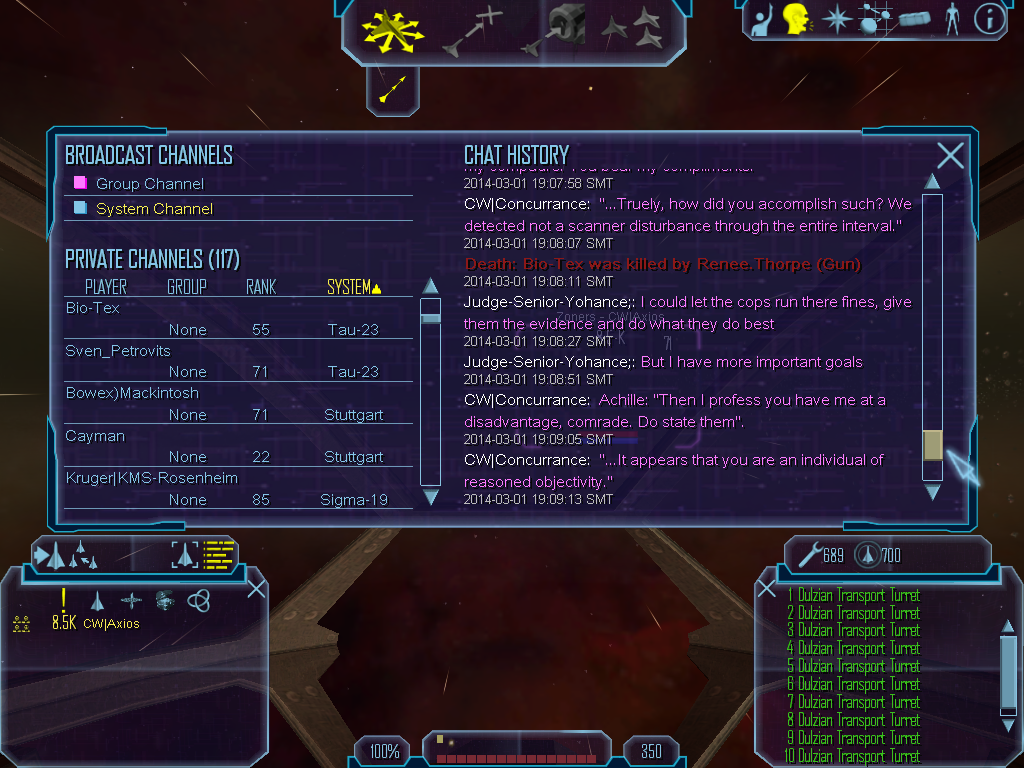This screenshot has height=768, width=1024.
Task: Choose Sven_Petrovits from the player list
Action: pyautogui.click(x=118, y=351)
